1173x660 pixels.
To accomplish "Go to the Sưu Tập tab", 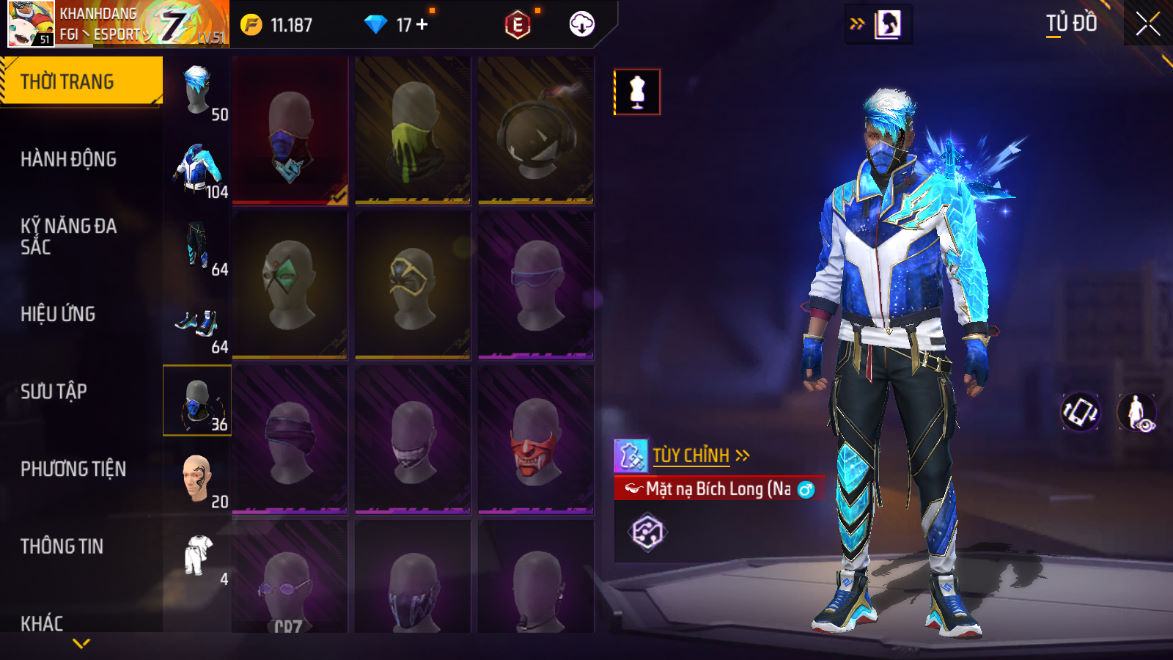I will coord(54,391).
